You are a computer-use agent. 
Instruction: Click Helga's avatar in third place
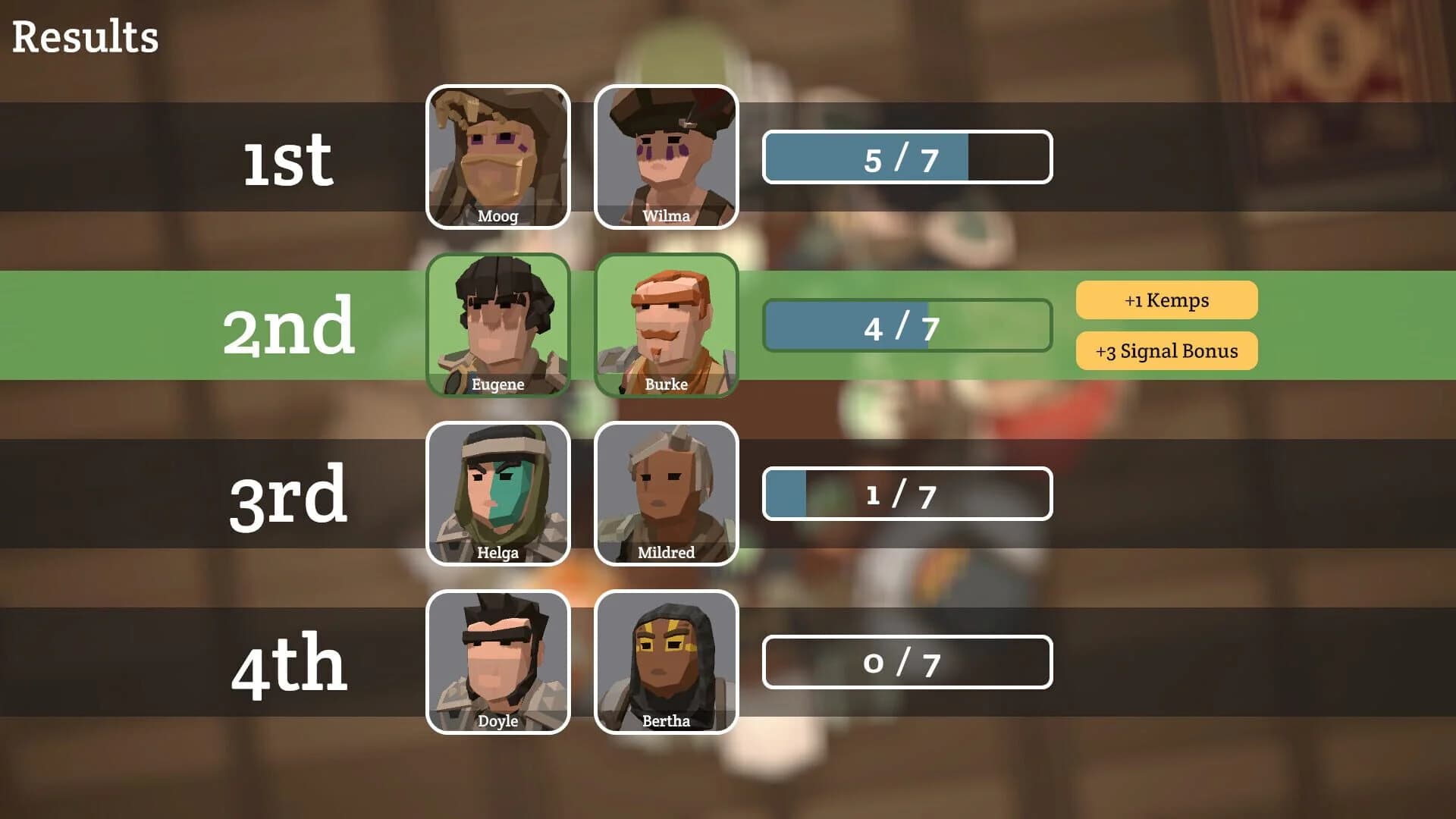point(498,493)
